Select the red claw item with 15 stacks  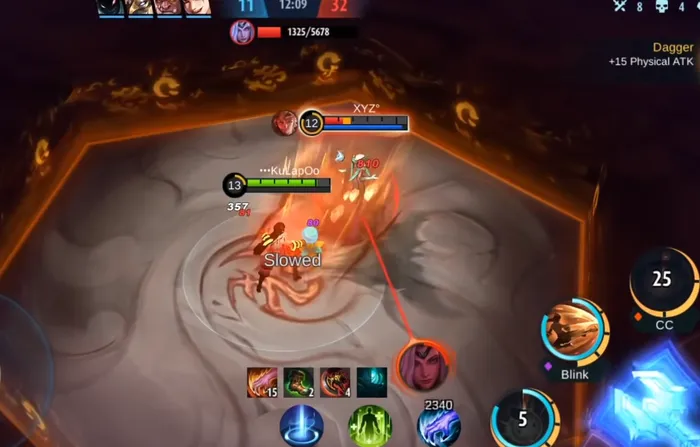click(261, 382)
